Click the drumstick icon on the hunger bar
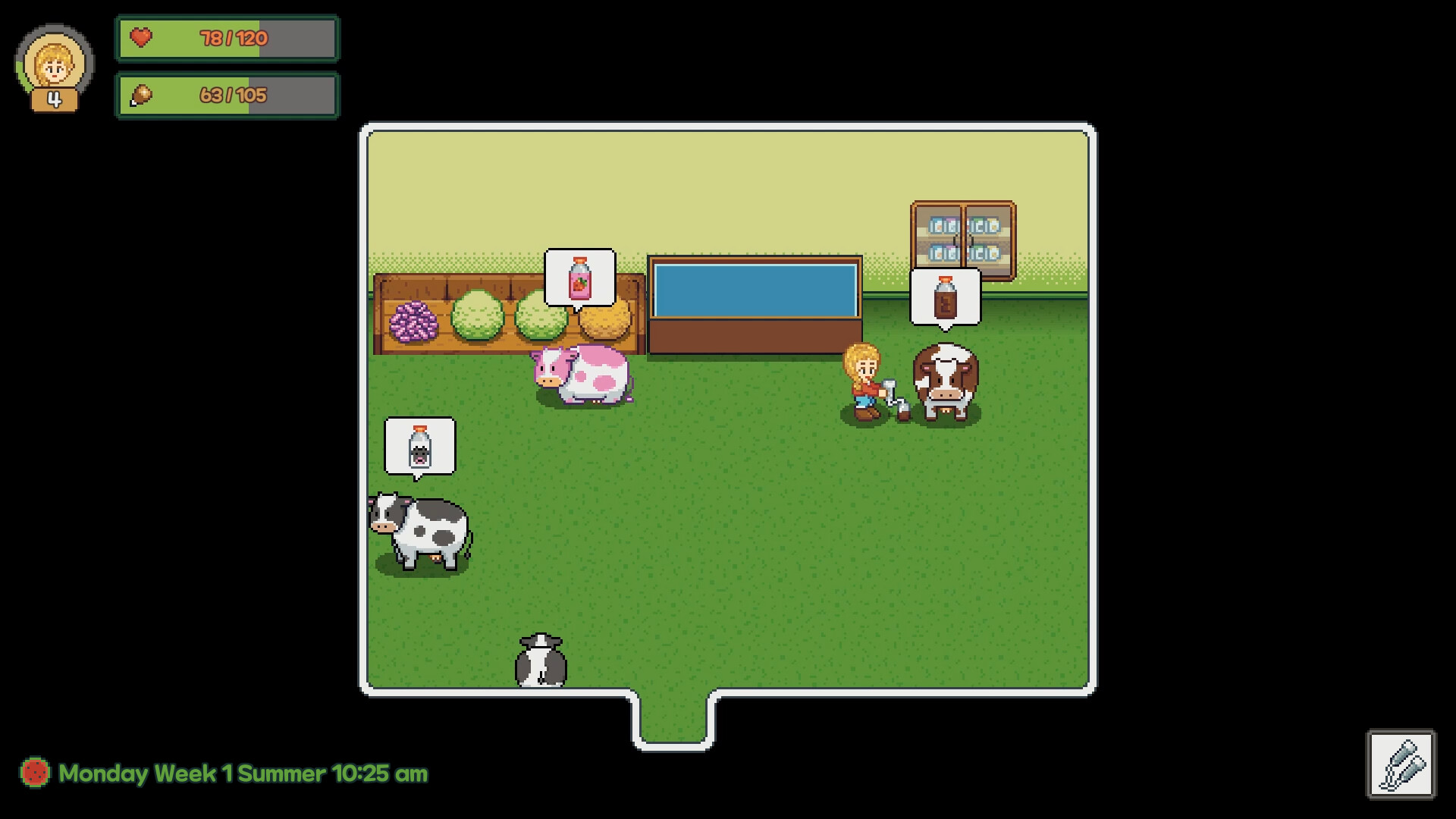Image resolution: width=1456 pixels, height=819 pixels. [x=140, y=95]
